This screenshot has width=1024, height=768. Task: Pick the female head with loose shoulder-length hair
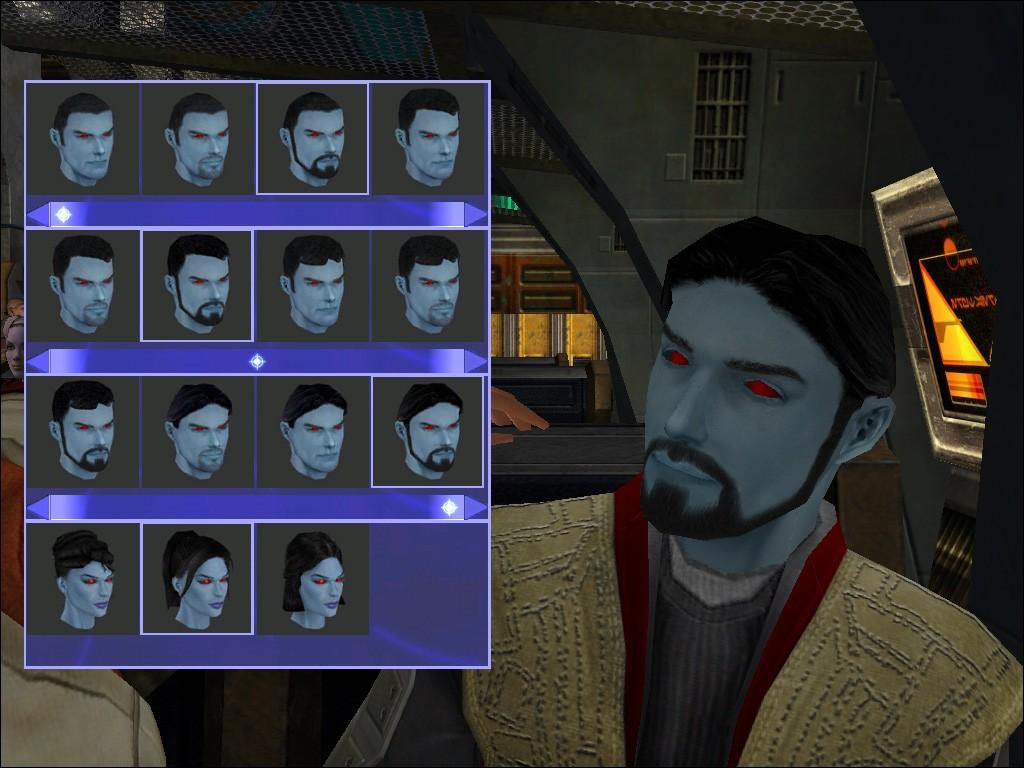click(x=312, y=579)
